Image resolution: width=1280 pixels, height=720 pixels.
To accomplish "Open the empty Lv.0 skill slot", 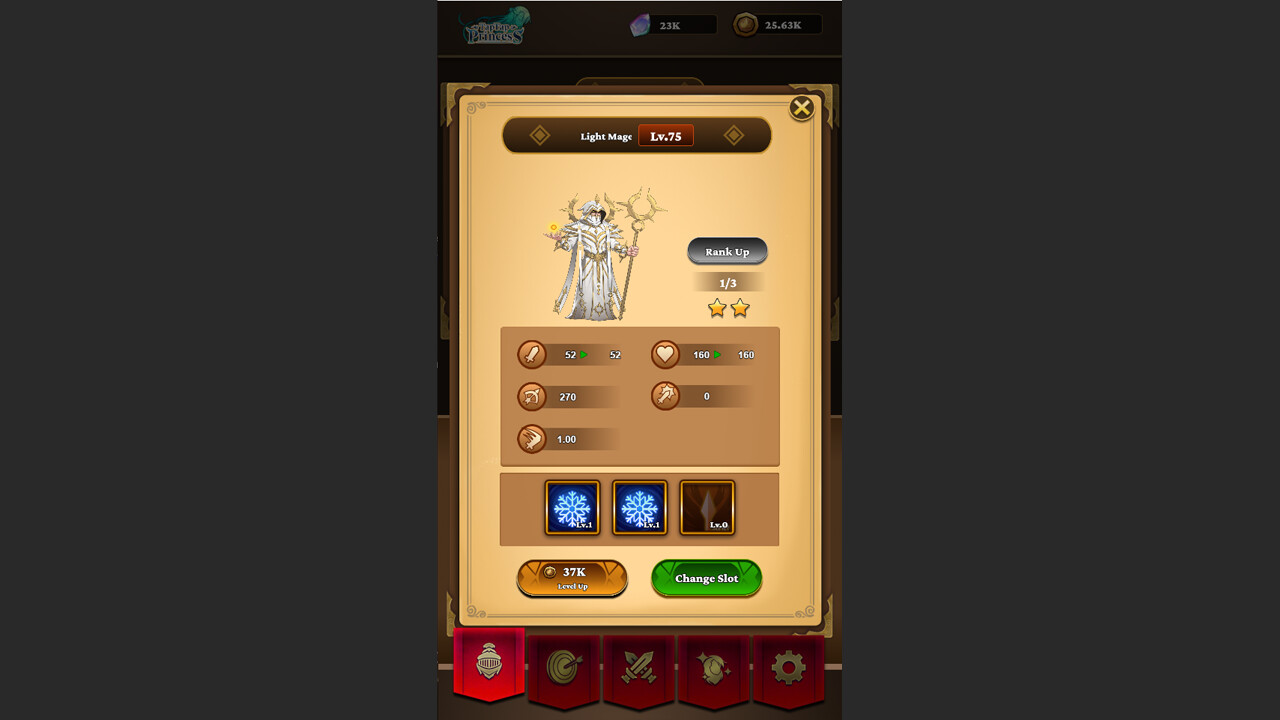I will (x=708, y=507).
